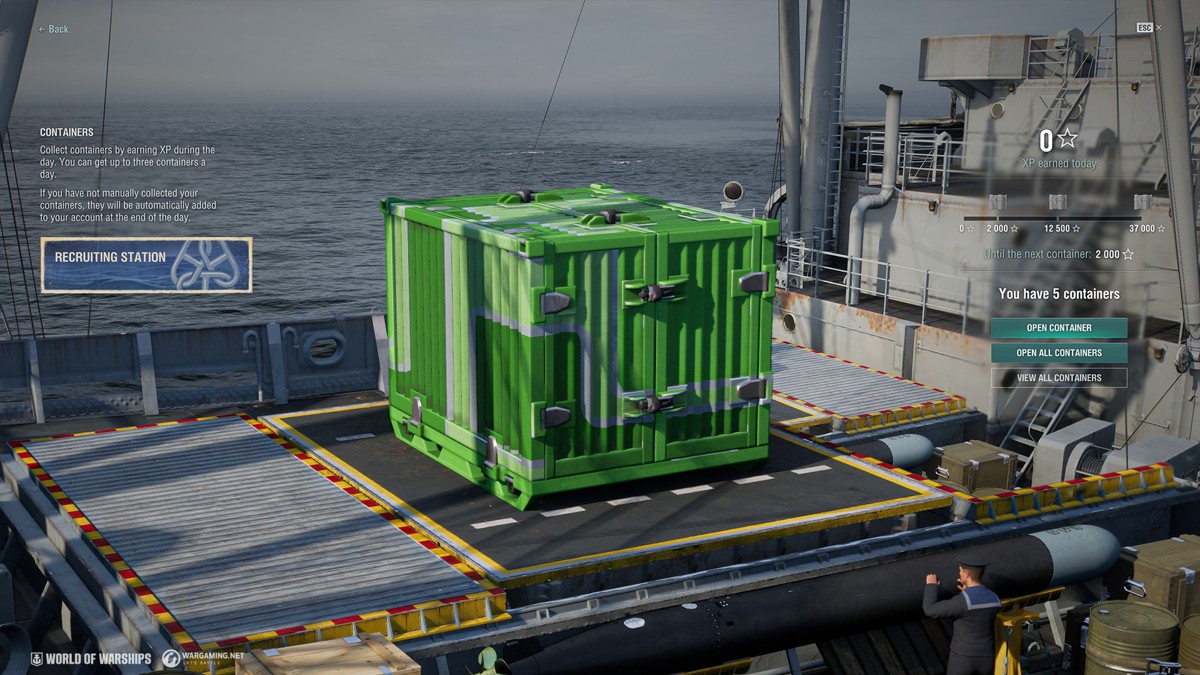Go back using the Back link
Screen dimensions: 1200x675
[x=54, y=29]
